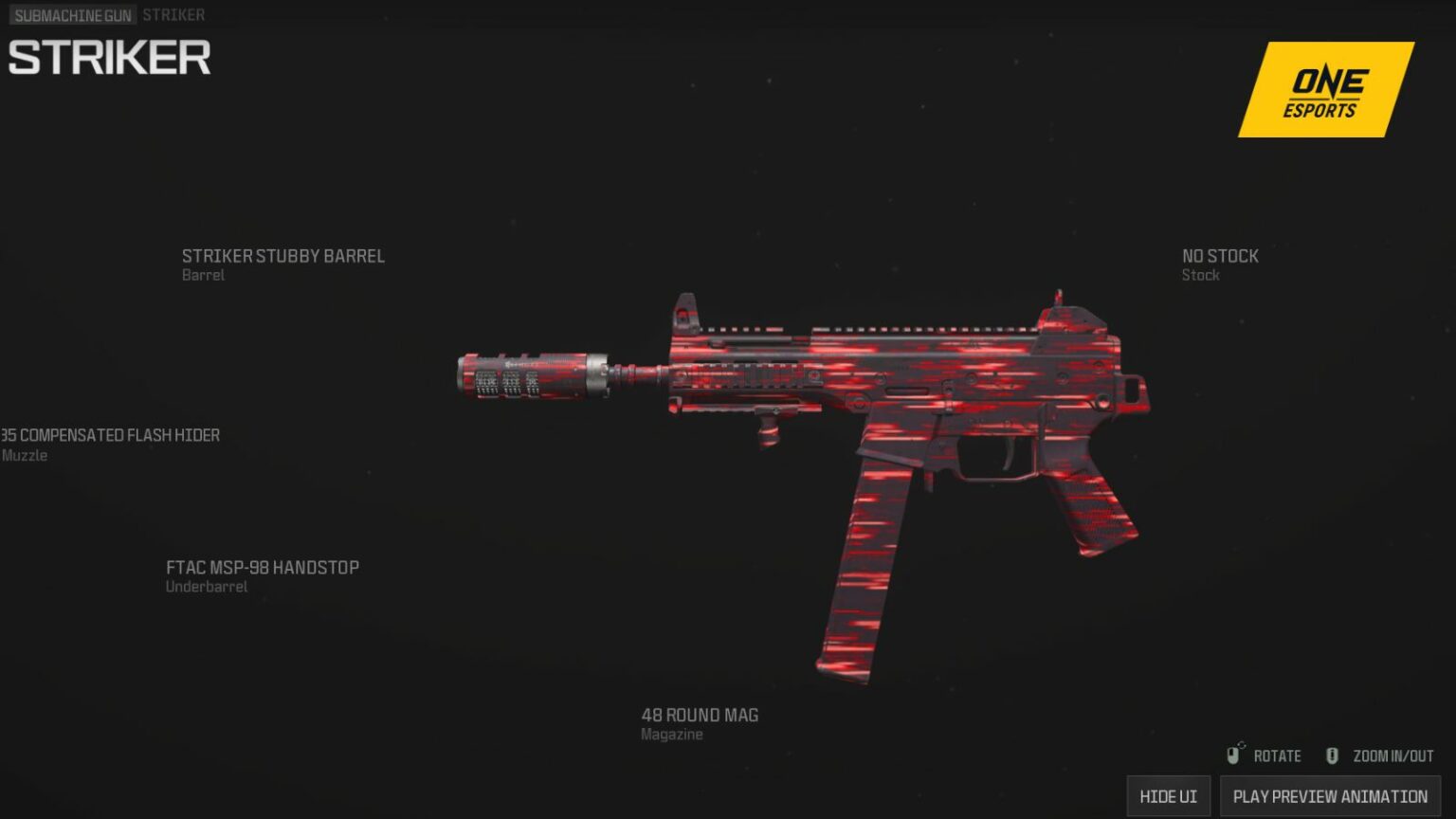Toggle the UI visibility with Hide UI
The width and height of the screenshot is (1456, 819).
1169,796
